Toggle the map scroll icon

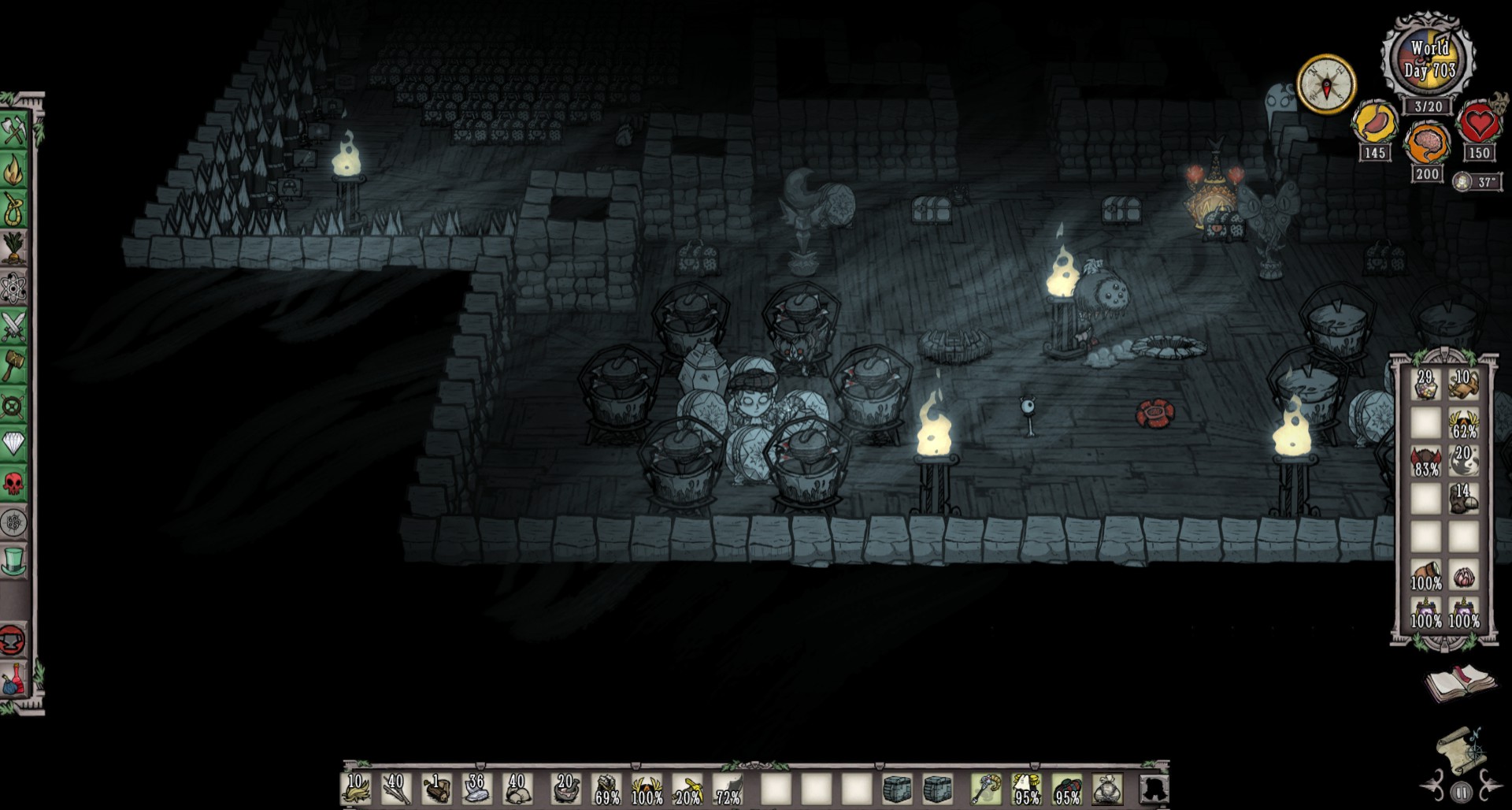1462,752
